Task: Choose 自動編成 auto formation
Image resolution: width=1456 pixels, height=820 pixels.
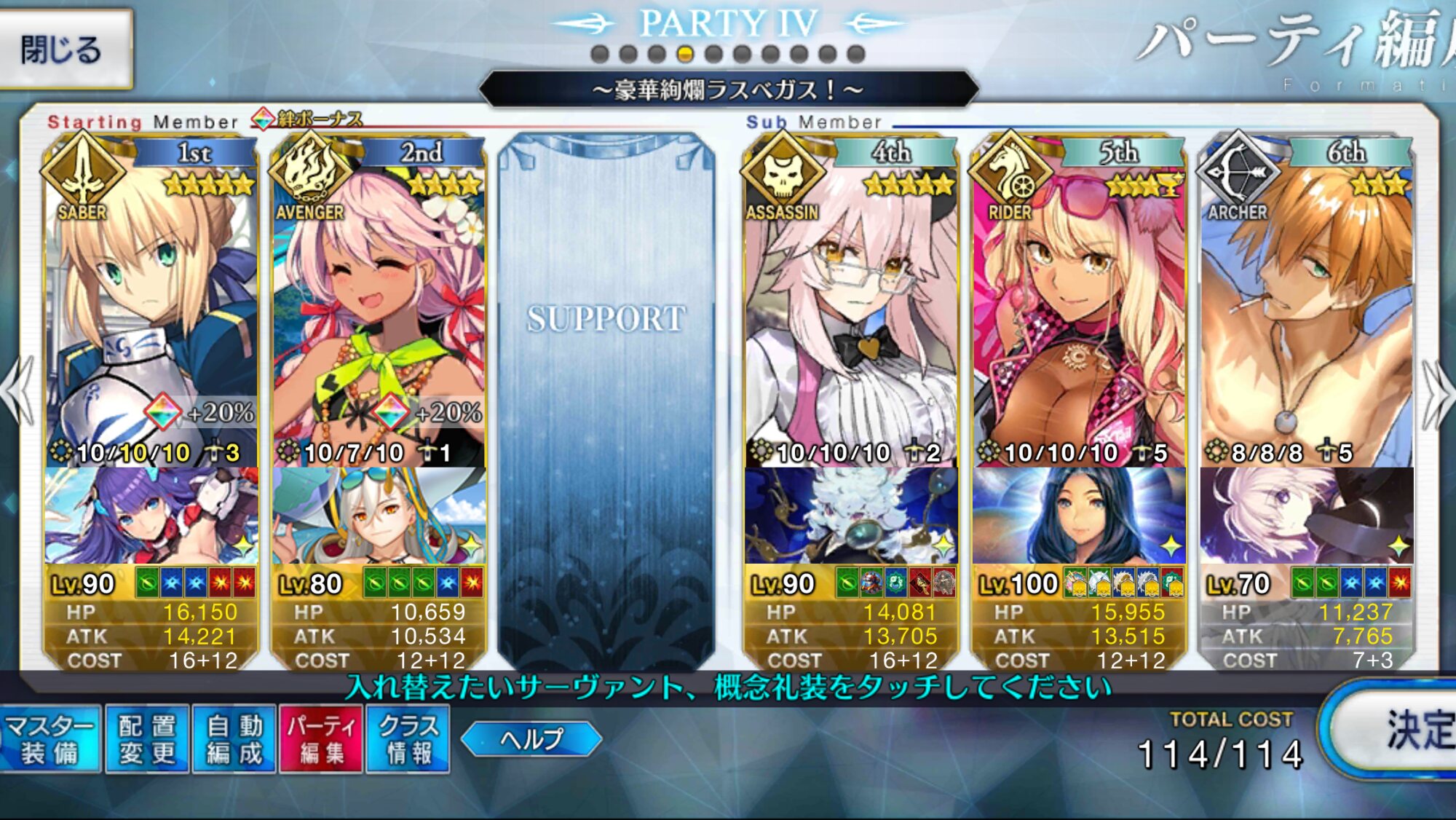Action: tap(234, 739)
